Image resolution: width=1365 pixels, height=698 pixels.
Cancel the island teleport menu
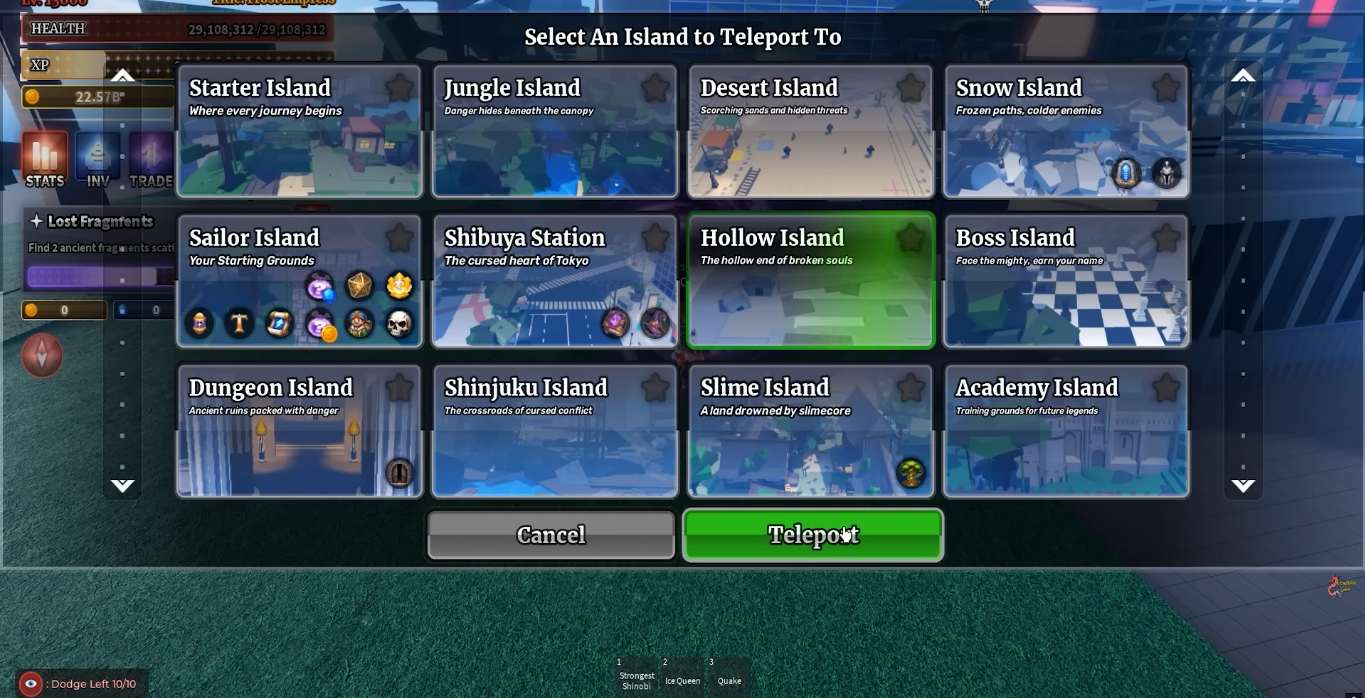pos(551,535)
